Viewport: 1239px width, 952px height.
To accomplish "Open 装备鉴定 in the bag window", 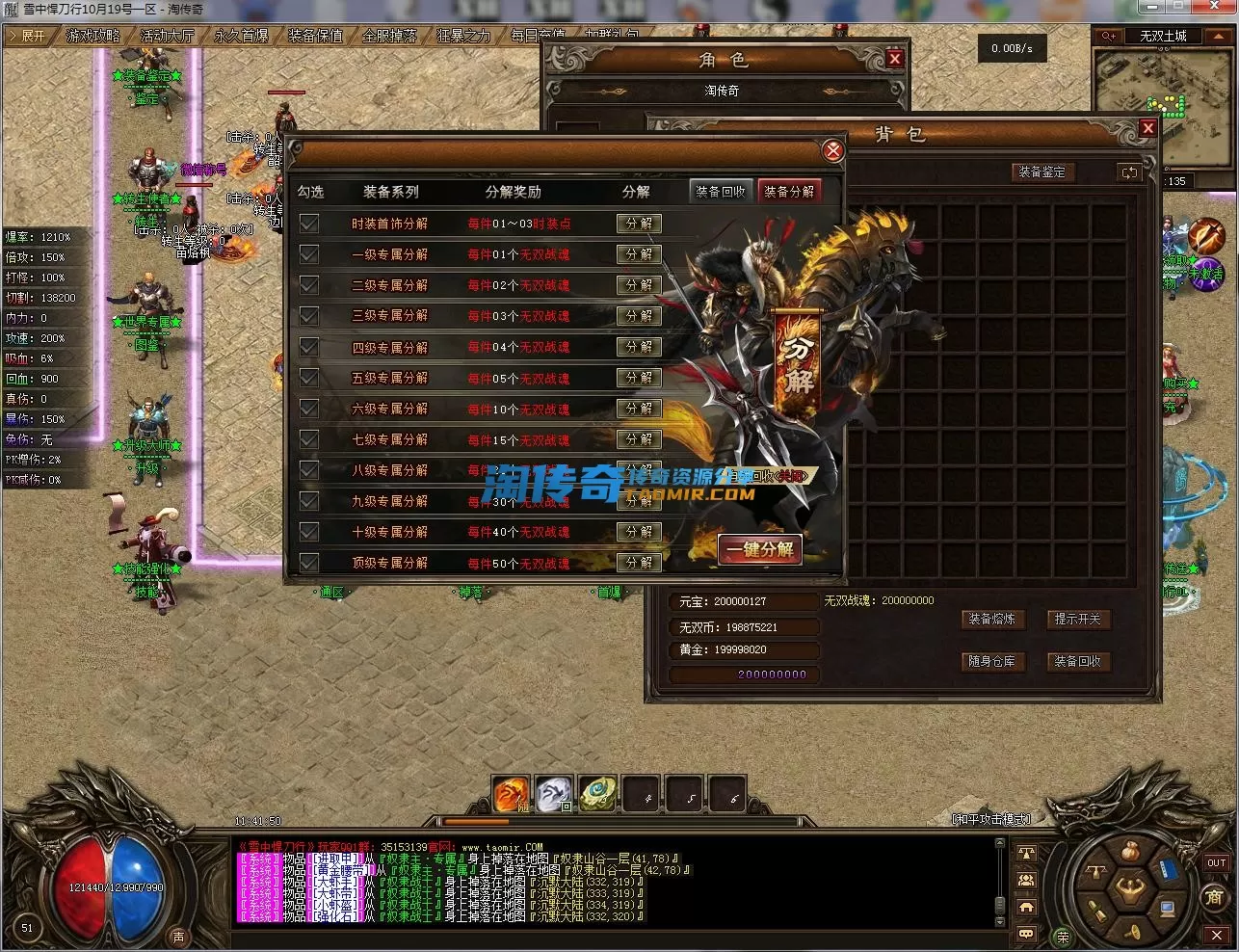I will click(x=1042, y=172).
